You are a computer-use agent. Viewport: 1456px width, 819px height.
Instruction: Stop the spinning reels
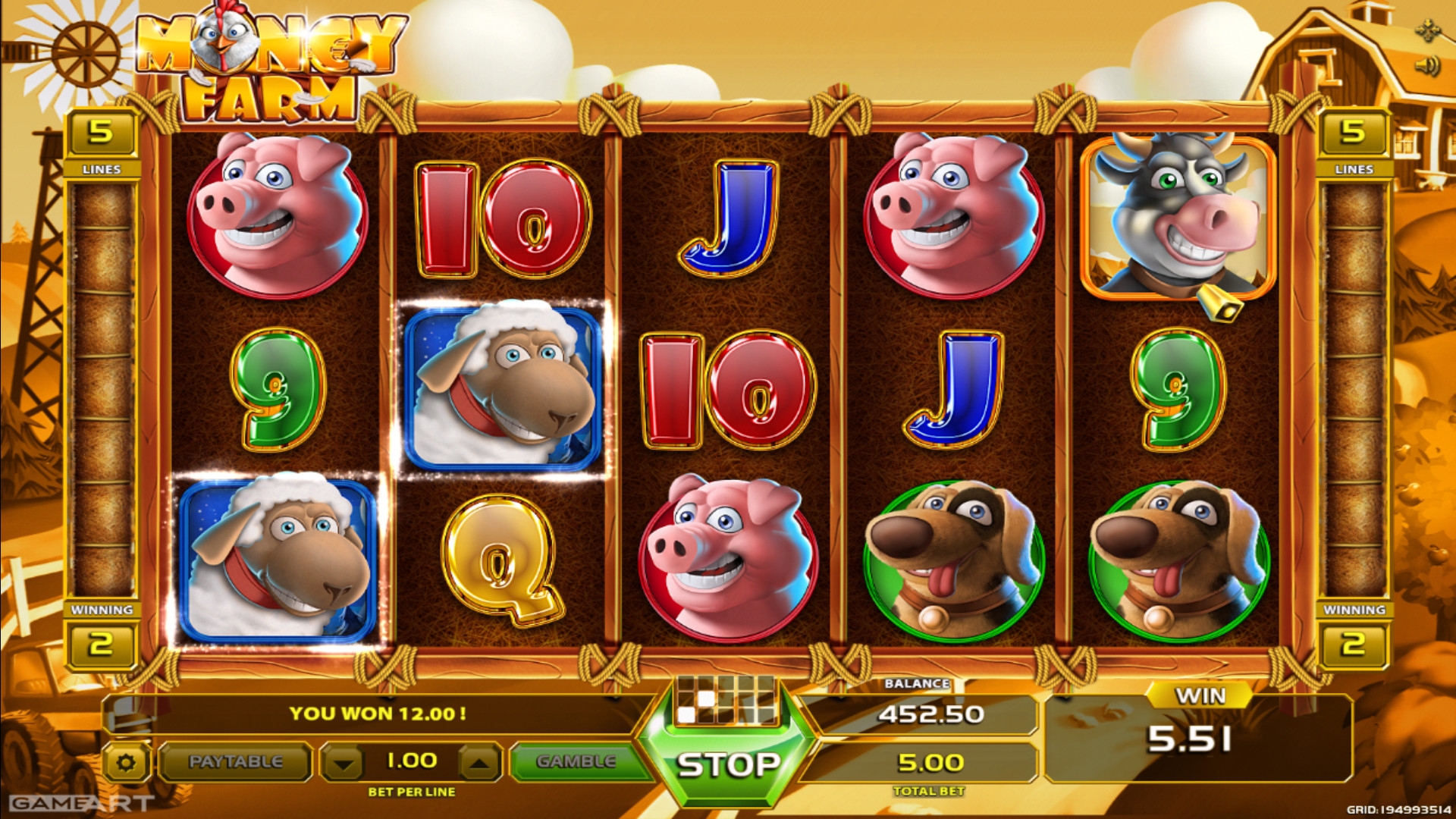[727, 764]
